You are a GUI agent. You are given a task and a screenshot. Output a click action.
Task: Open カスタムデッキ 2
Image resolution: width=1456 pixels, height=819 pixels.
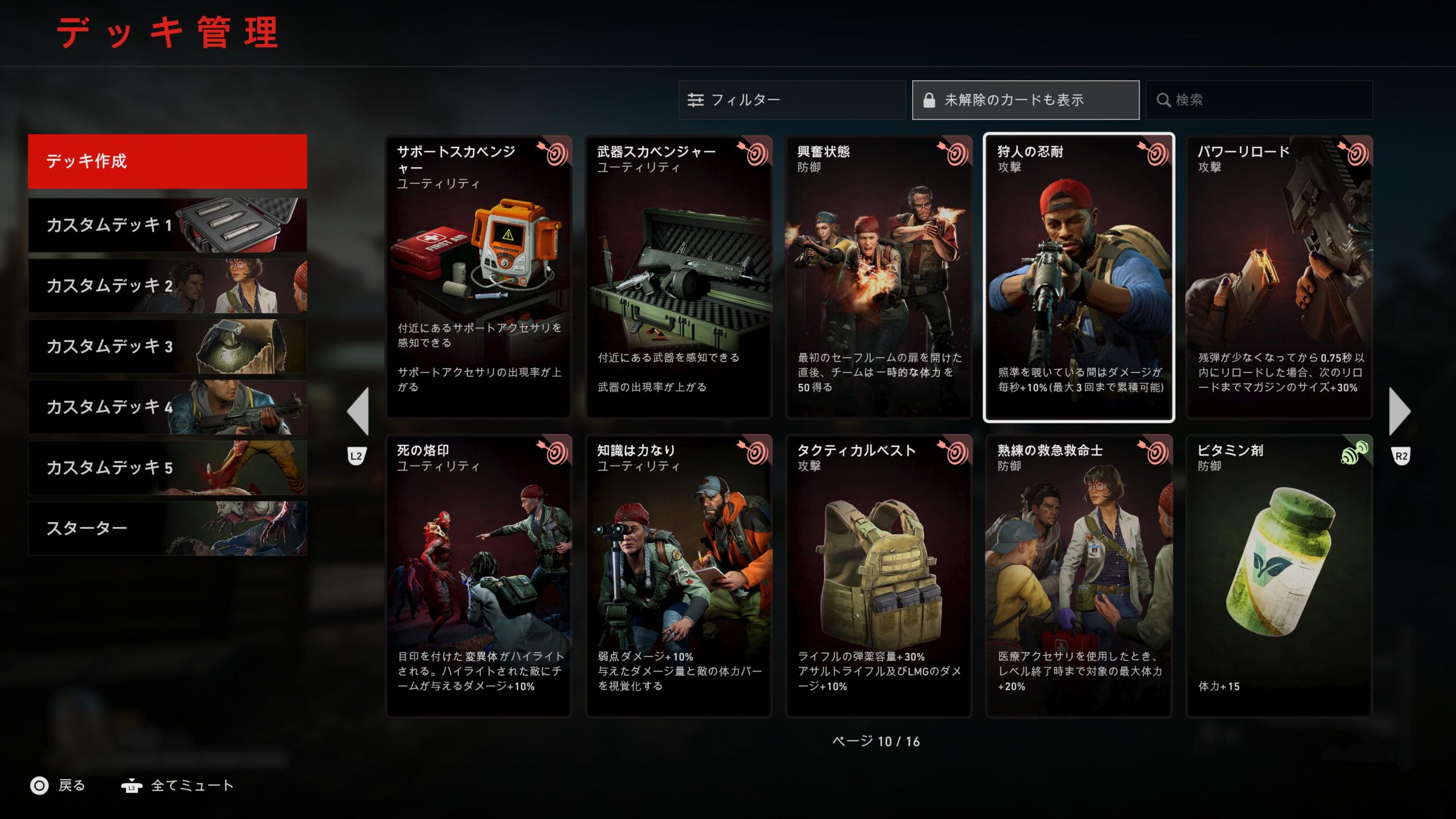[167, 286]
